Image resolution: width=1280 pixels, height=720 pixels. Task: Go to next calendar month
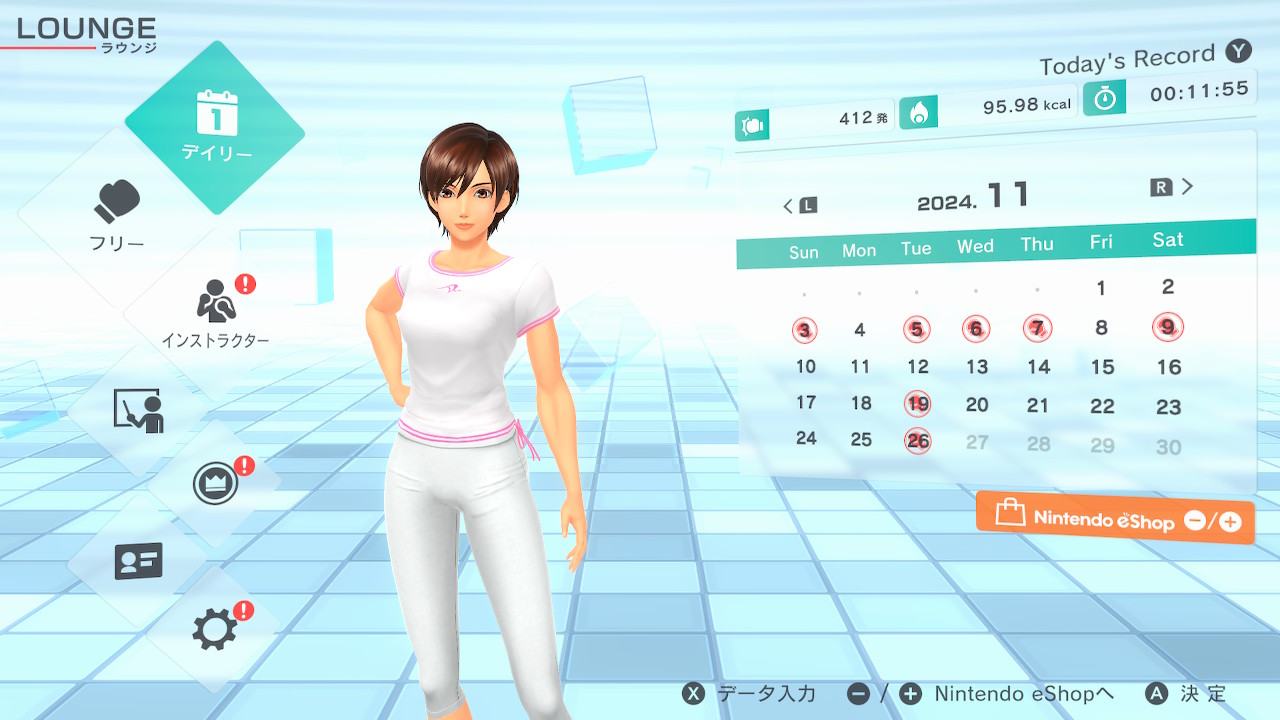pyautogui.click(x=1173, y=187)
